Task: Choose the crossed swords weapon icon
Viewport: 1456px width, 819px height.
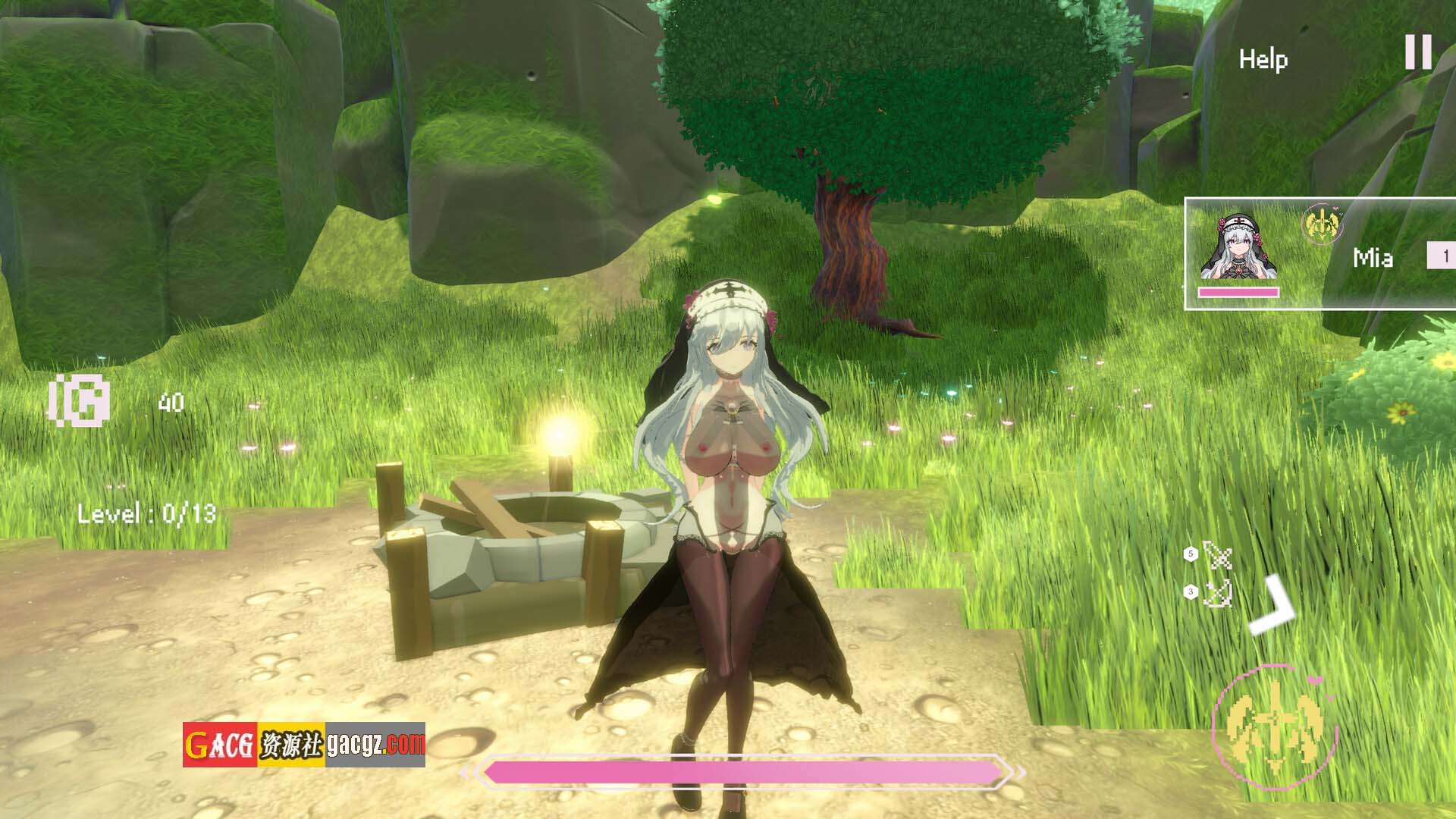Action: (1217, 557)
